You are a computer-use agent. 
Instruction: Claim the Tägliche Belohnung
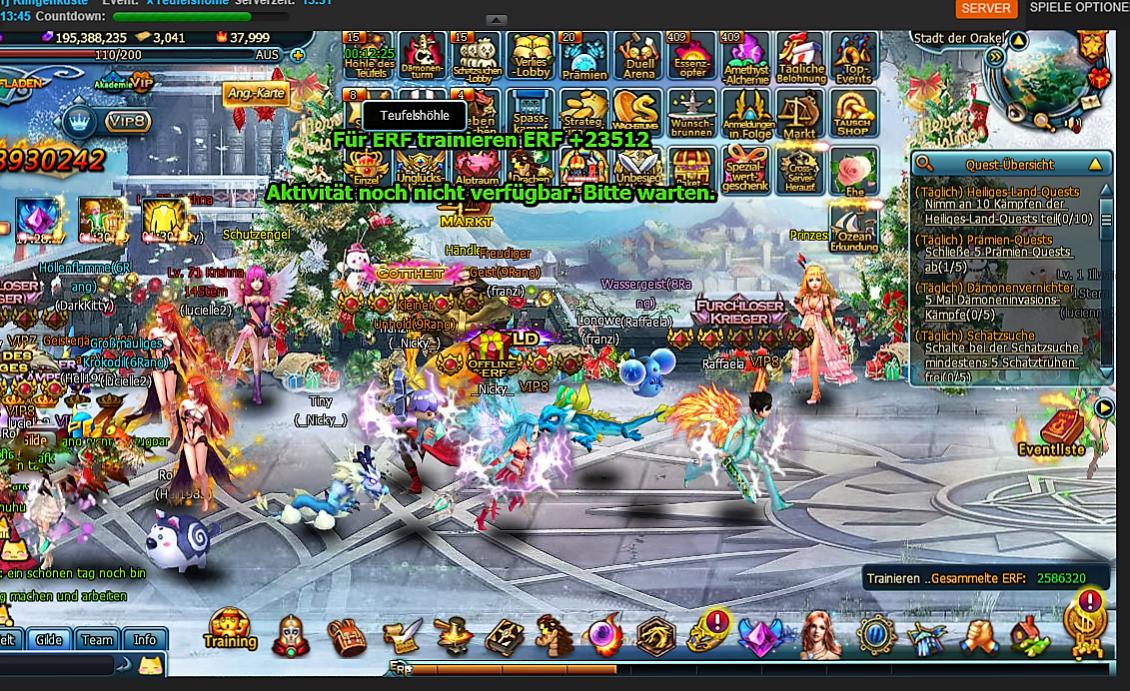(801, 56)
